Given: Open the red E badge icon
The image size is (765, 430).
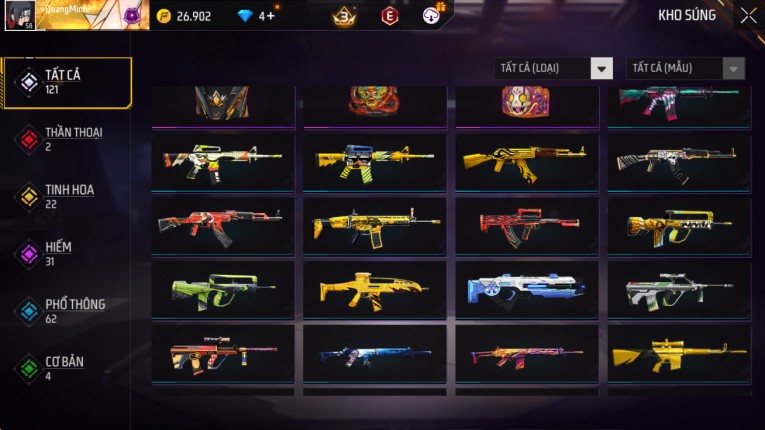Looking at the screenshot, I should coord(390,16).
